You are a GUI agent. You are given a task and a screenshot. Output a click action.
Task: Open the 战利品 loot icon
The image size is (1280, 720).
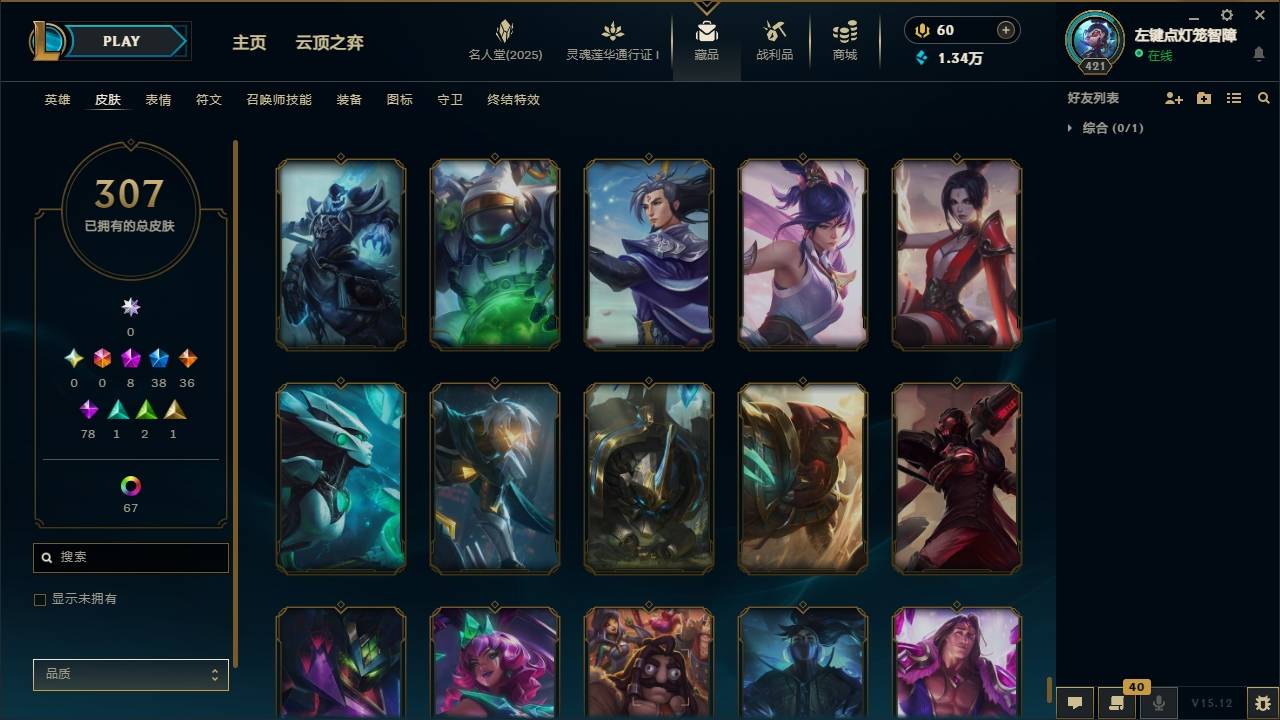pos(775,35)
